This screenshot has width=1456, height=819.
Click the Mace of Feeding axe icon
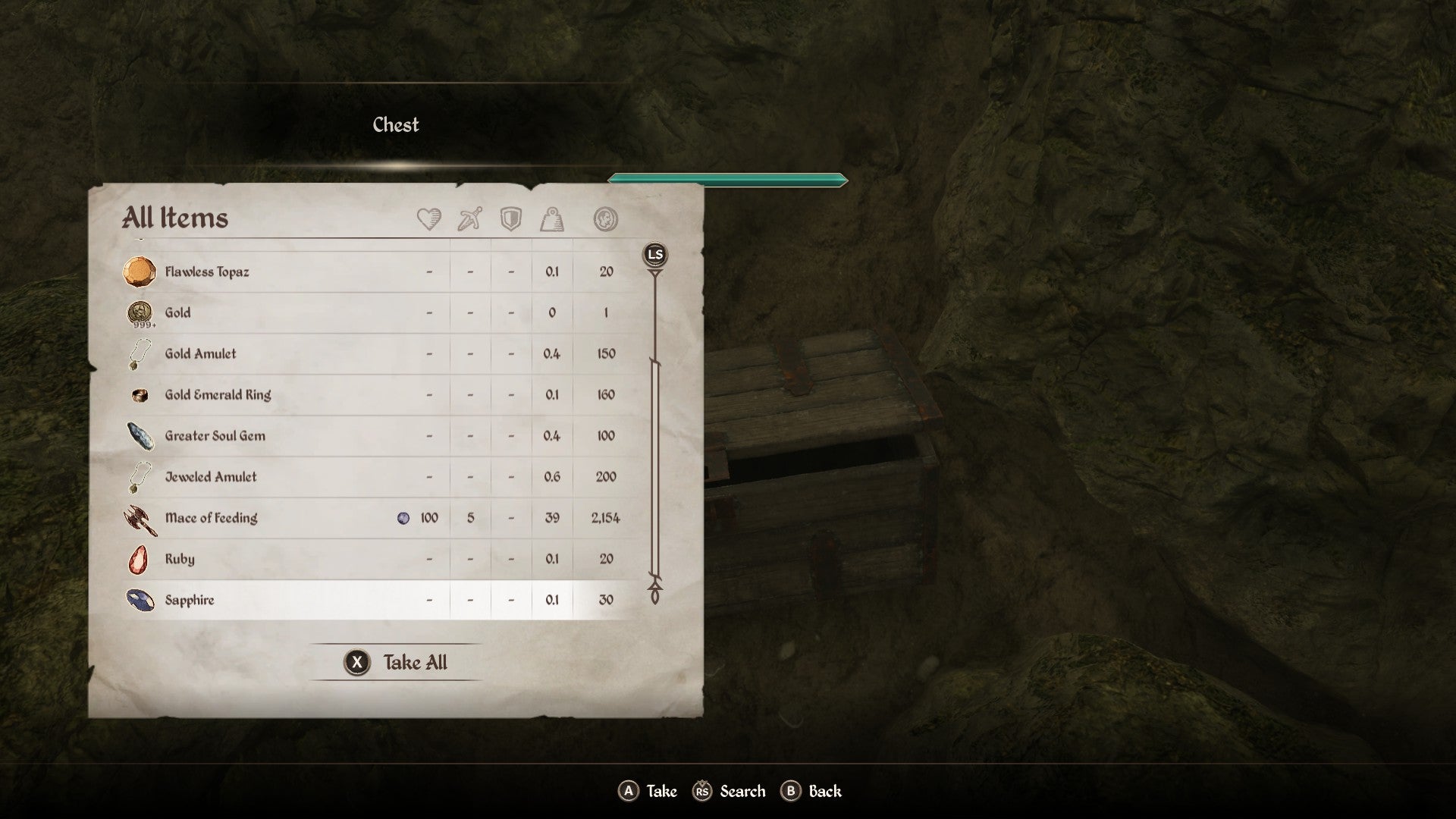coord(140,518)
